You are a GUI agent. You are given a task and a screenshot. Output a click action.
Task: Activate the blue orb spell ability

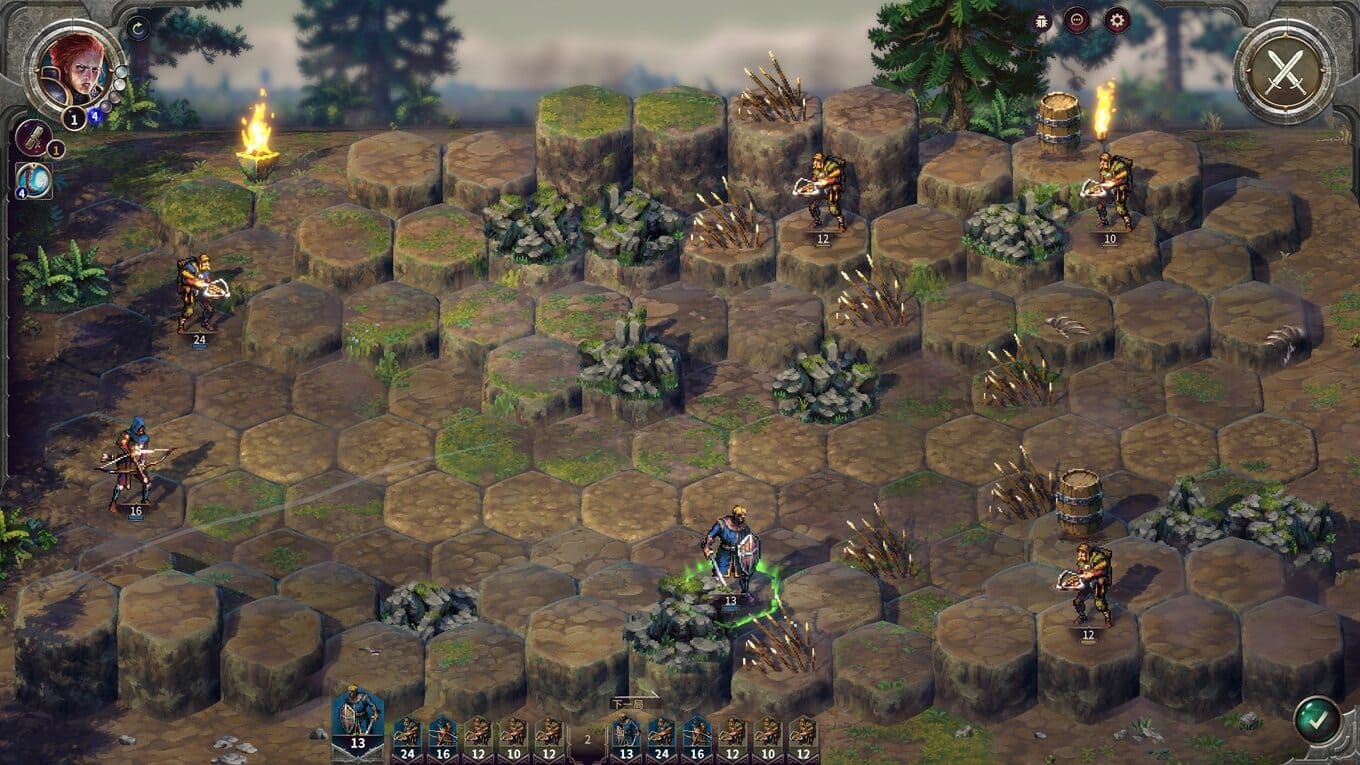(x=33, y=179)
